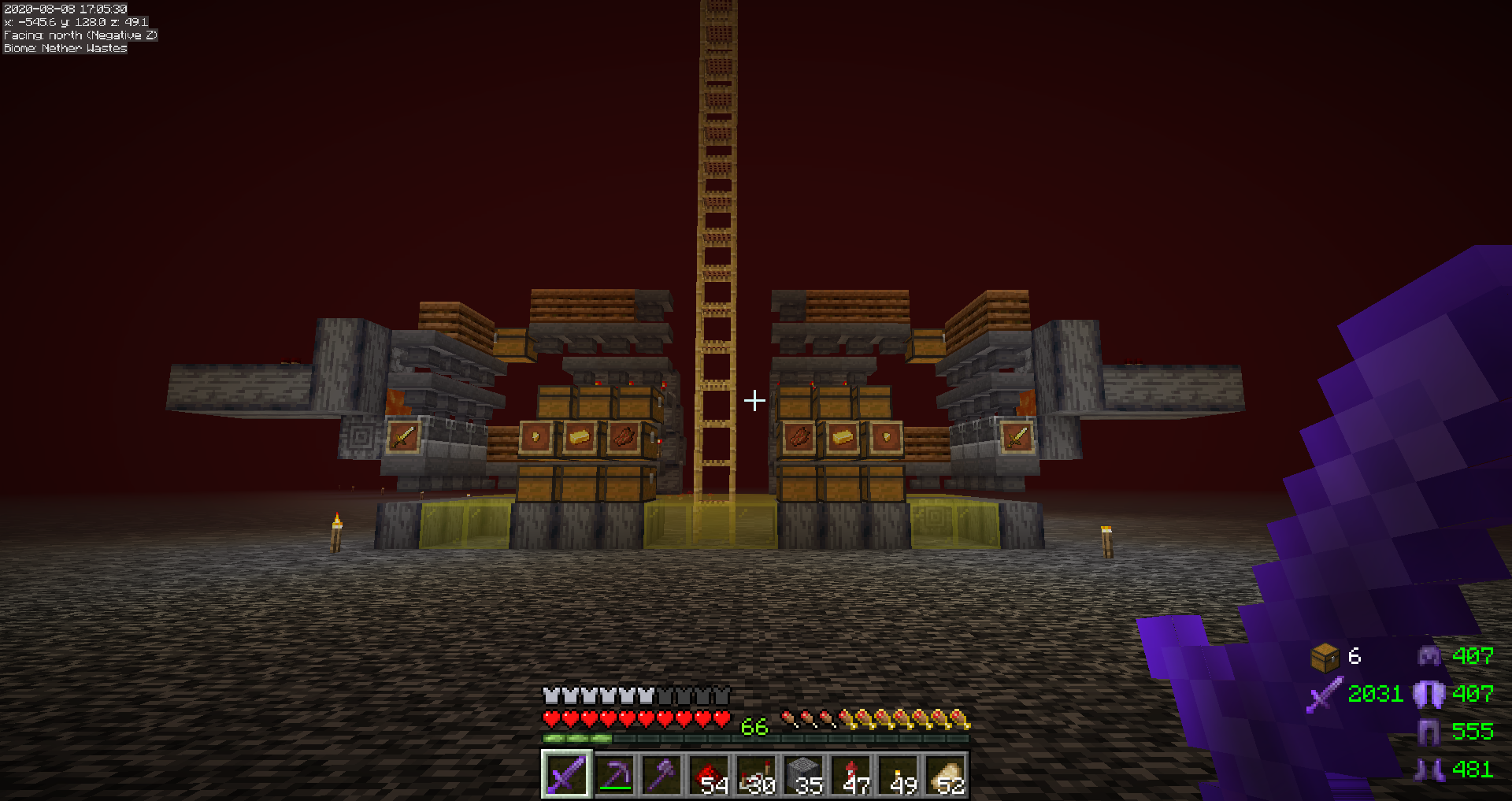Select the gray stone block stack of 35
The image size is (1512, 801).
tap(803, 775)
